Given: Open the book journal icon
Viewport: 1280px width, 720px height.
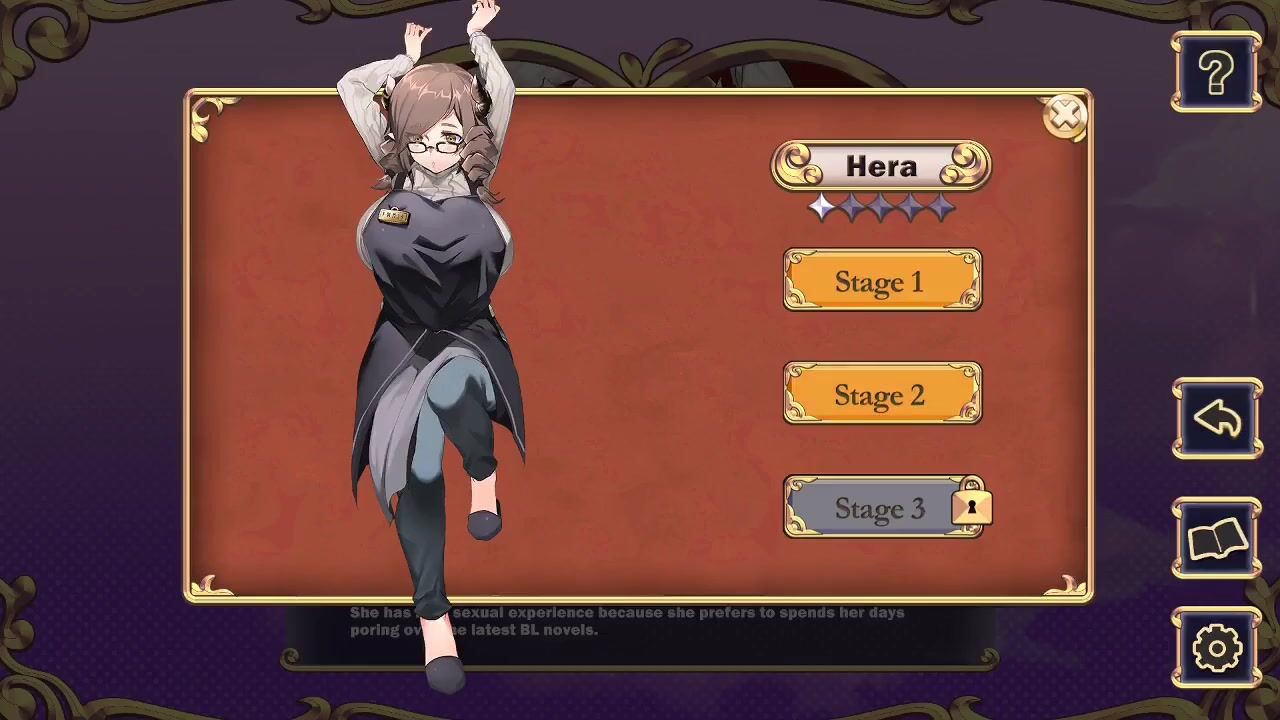Looking at the screenshot, I should click(1216, 539).
